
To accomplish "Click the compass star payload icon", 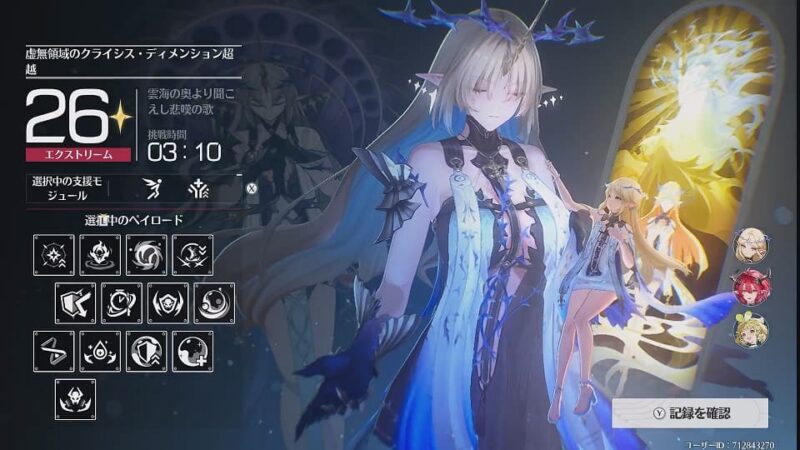I will pos(54,255).
